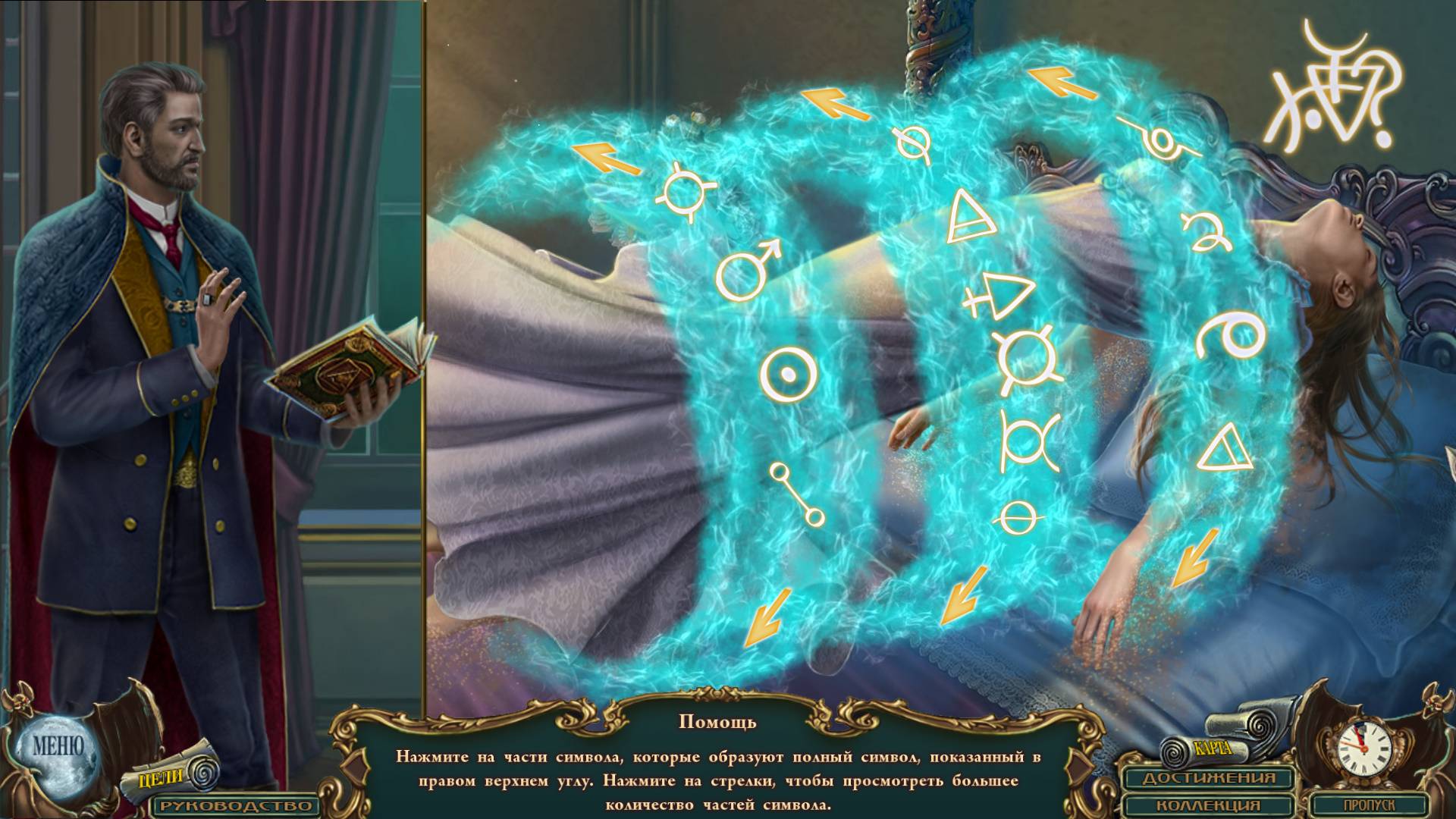Pick the line with two small circles
The height and width of the screenshot is (819, 1456).
tap(796, 494)
